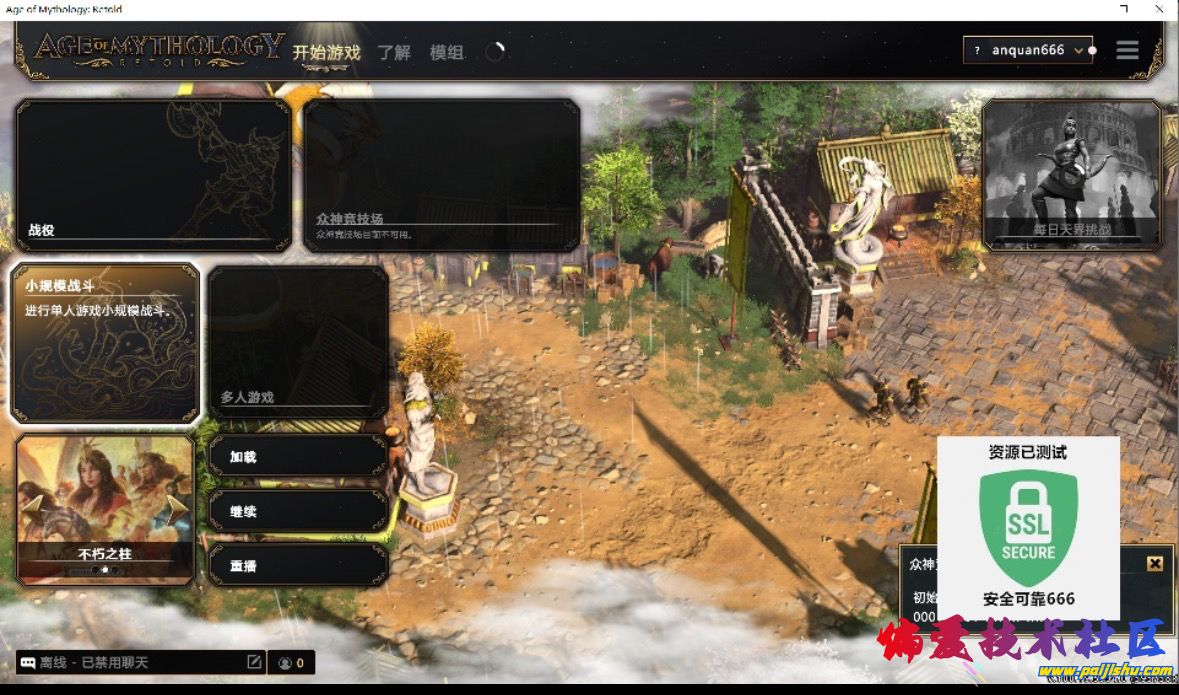The width and height of the screenshot is (1179, 695).
Task: Open the 离线 chat status bar
Action: click(130, 662)
